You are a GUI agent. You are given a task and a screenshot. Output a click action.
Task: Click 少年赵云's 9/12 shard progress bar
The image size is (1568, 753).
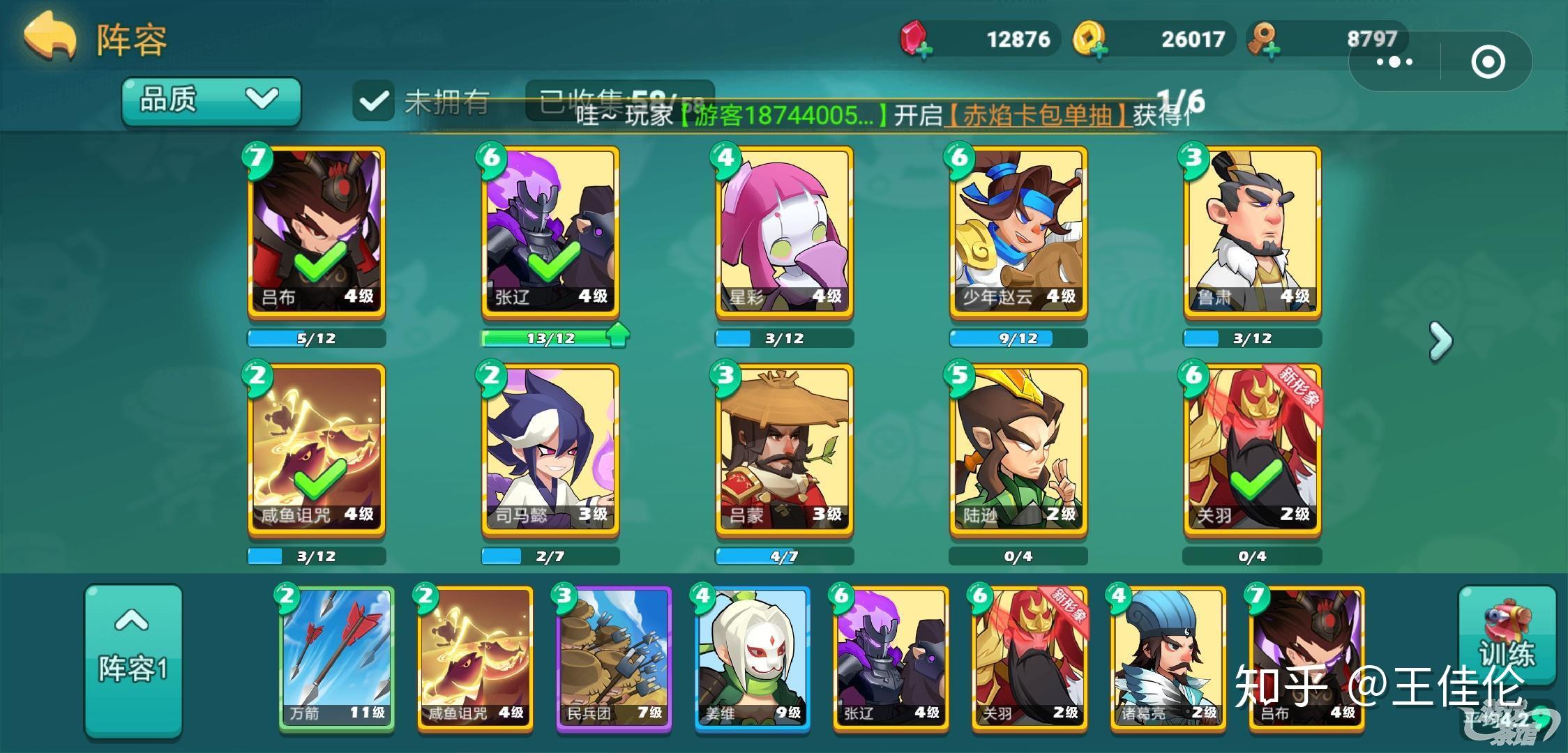click(1017, 337)
